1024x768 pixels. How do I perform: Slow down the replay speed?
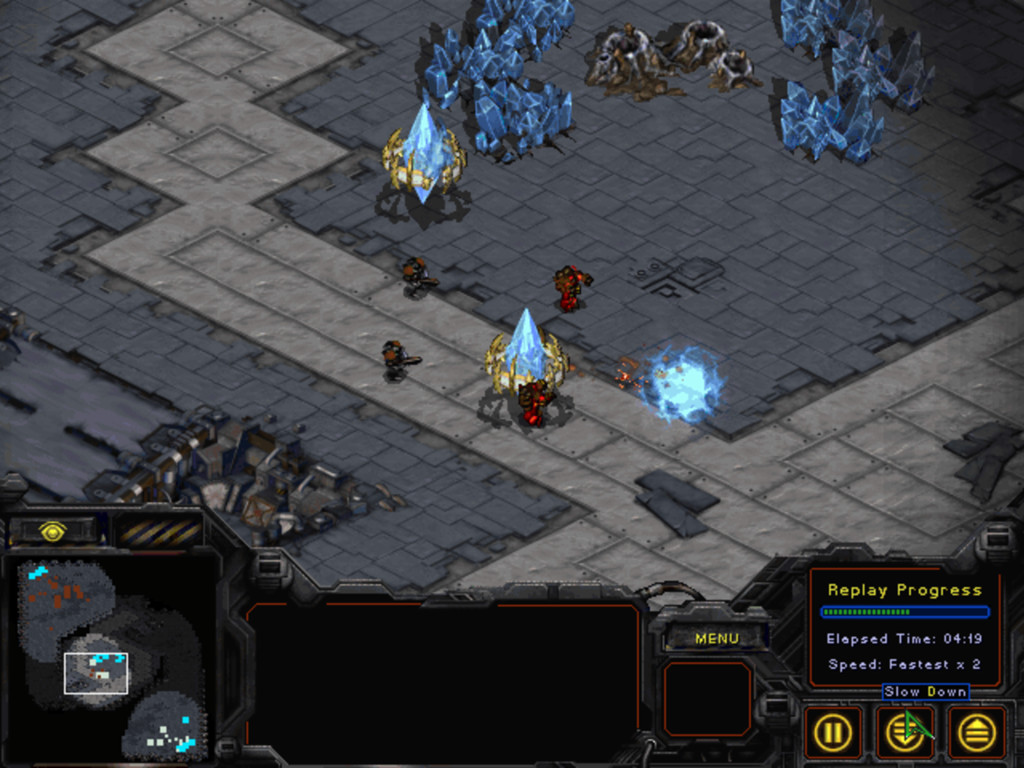click(904, 733)
